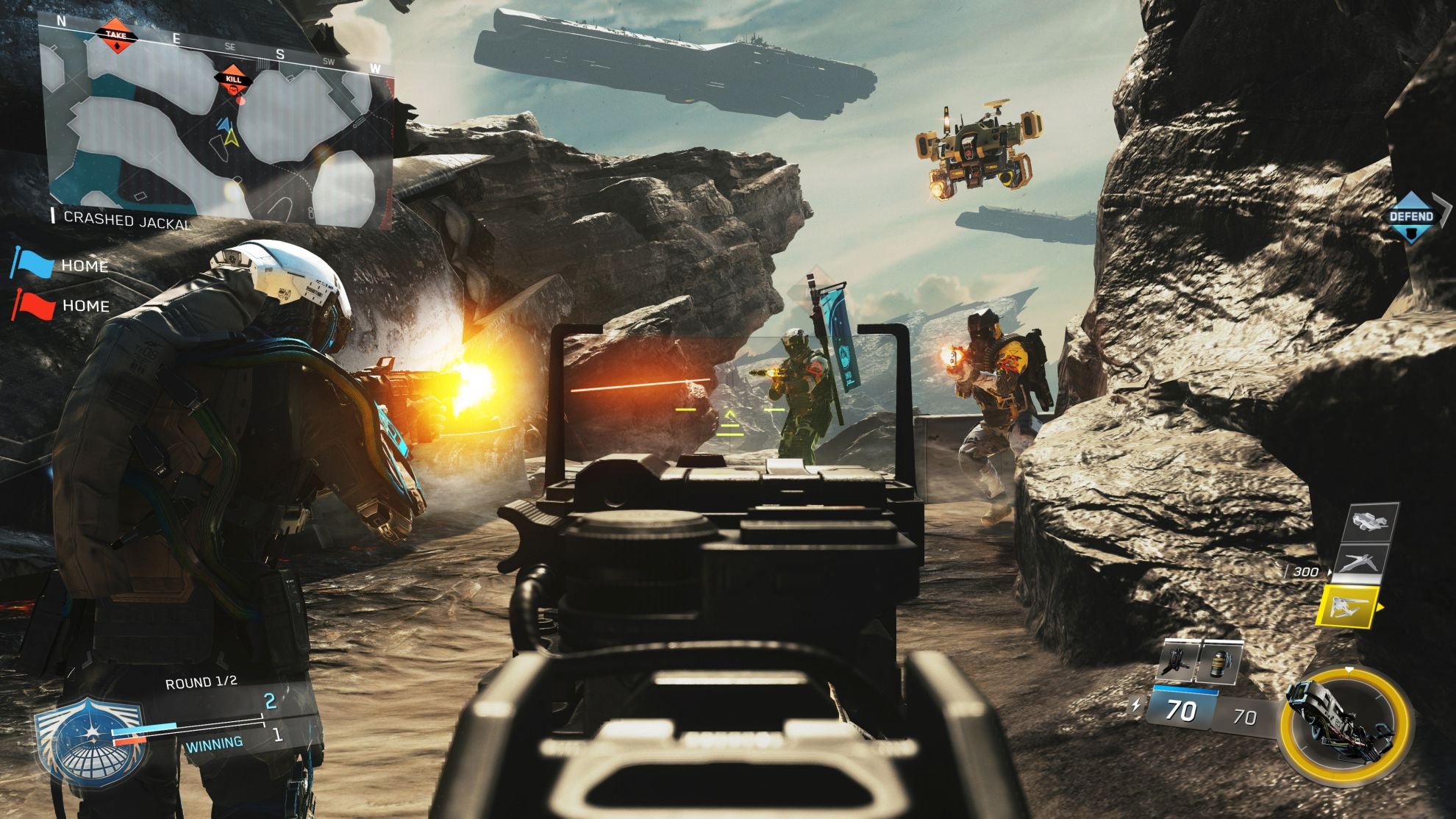Click the lightning bolt icon beside the ammo counter
The height and width of the screenshot is (819, 1456).
pos(1136,704)
